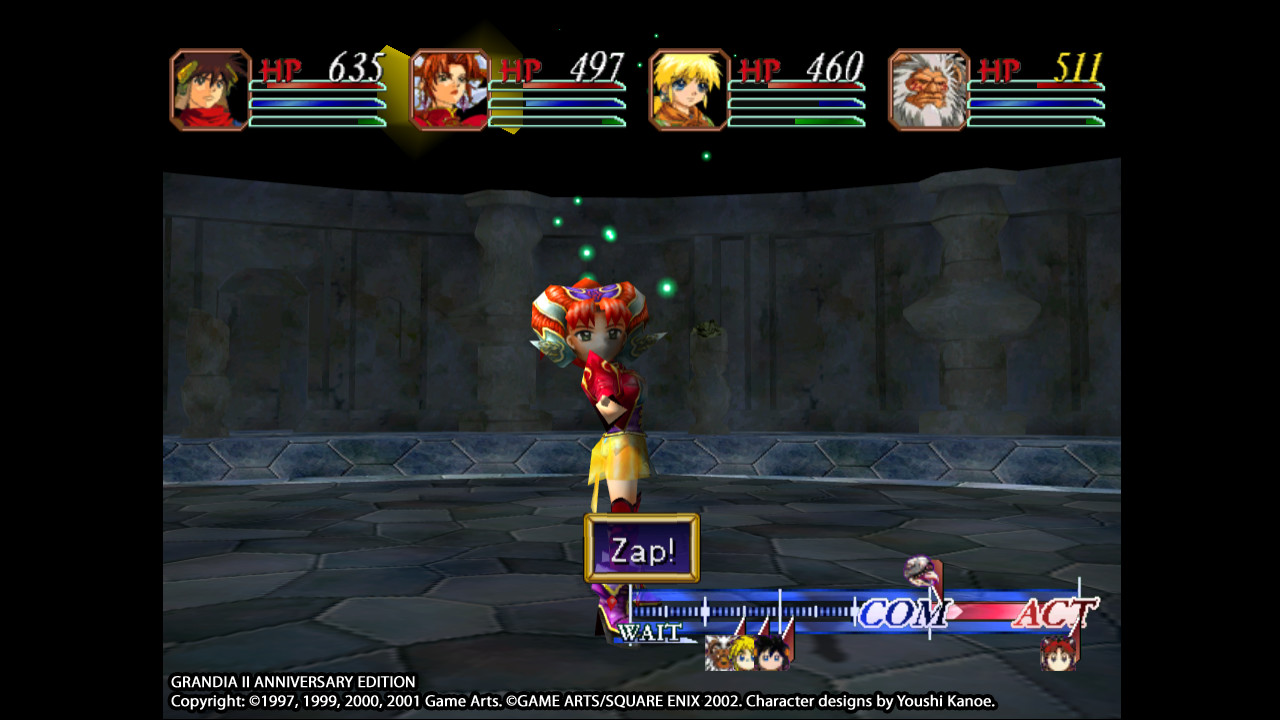This screenshot has height=720, width=1280.
Task: Select Mareg's beastman portrait on the right
Action: pos(928,88)
